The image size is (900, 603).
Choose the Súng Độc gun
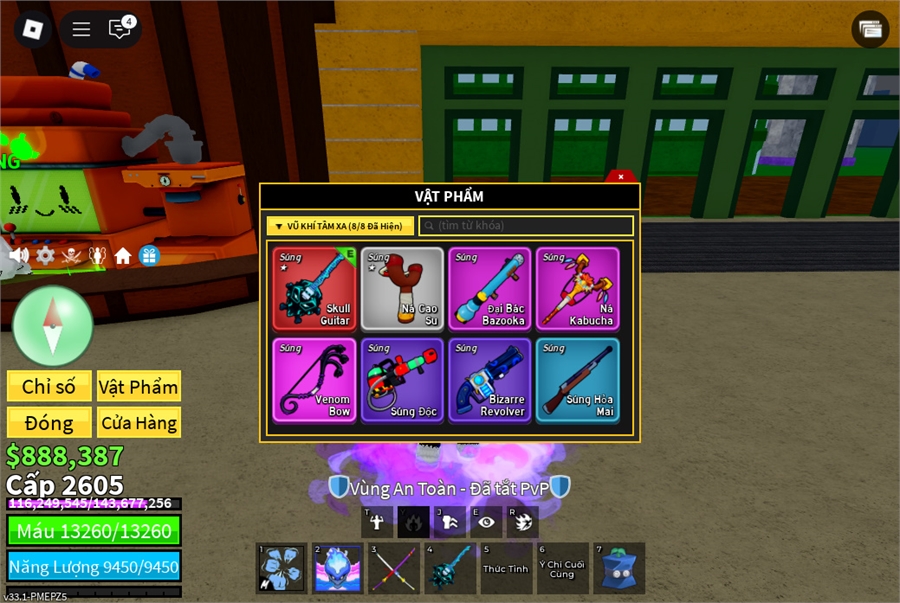click(x=402, y=380)
